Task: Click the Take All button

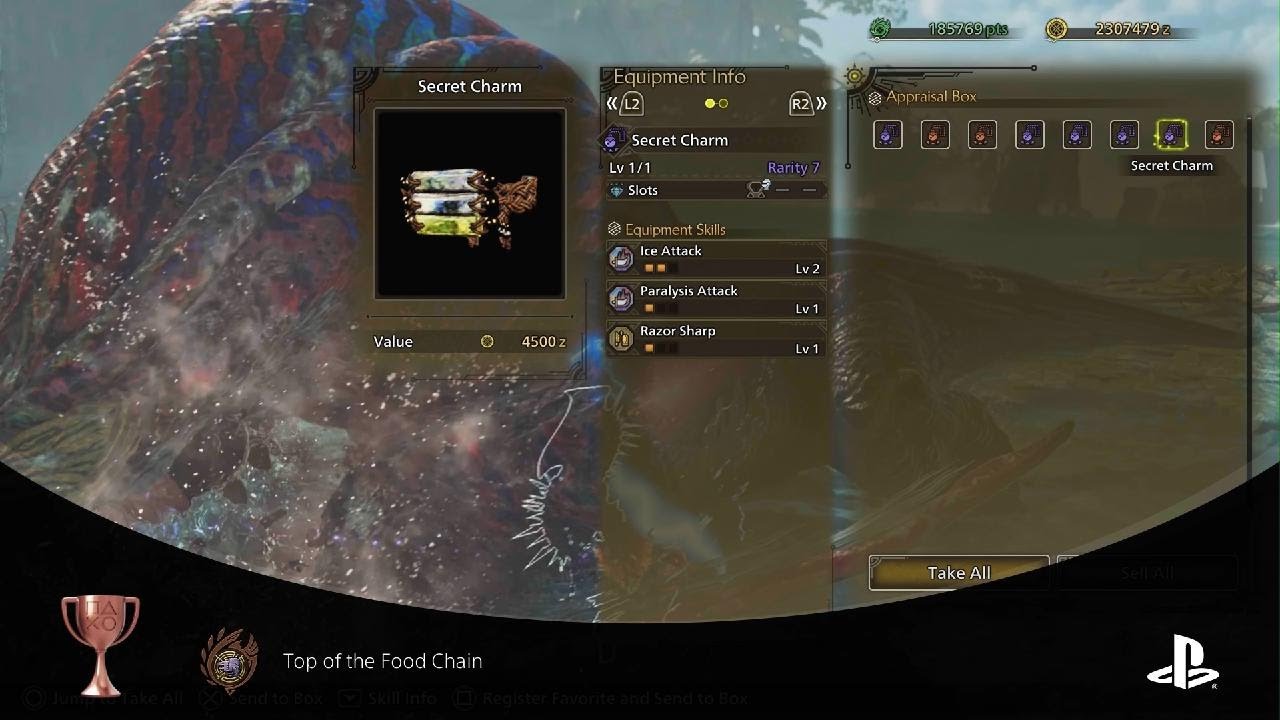Action: click(958, 573)
